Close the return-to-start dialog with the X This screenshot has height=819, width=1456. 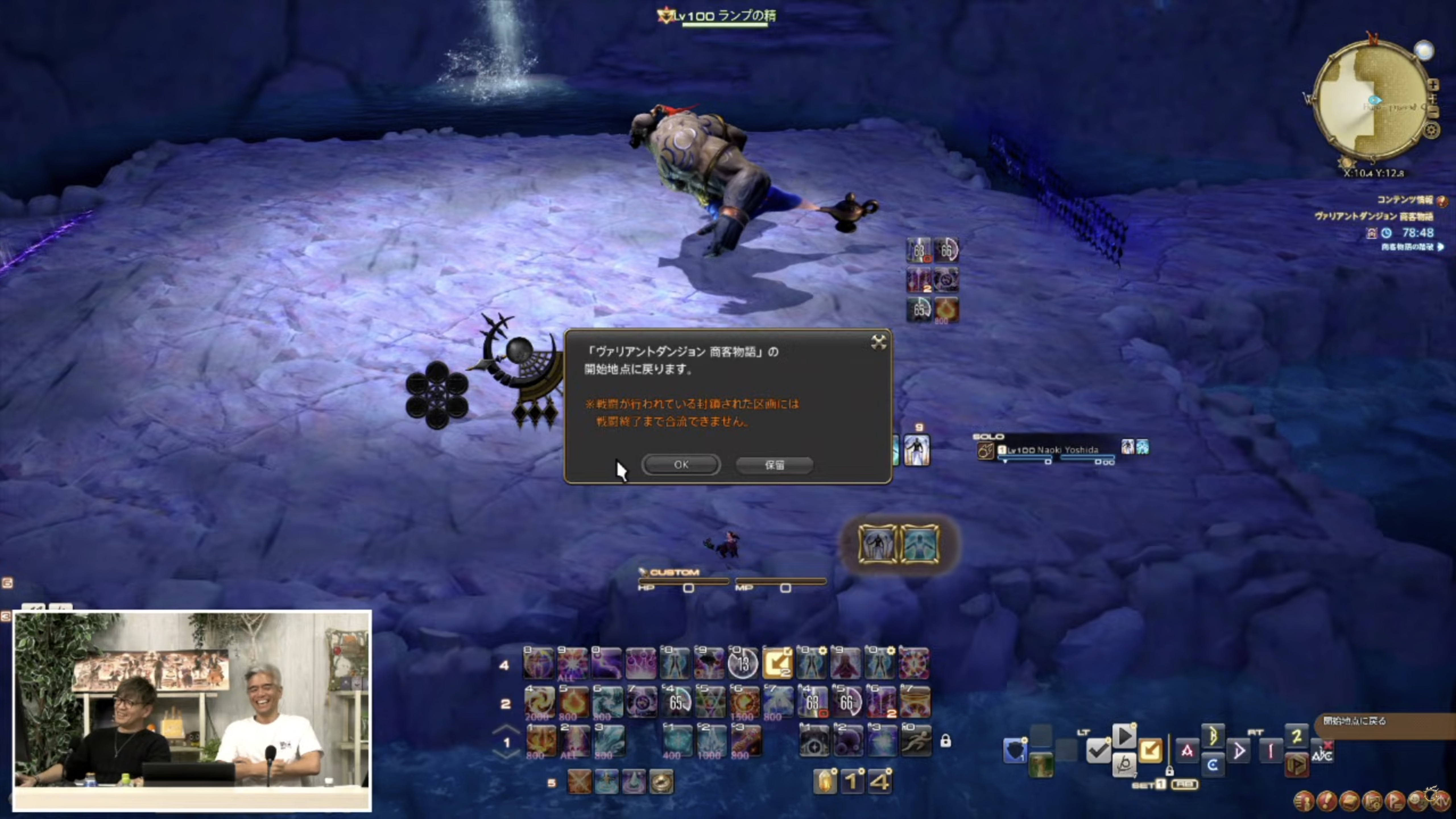click(x=878, y=342)
